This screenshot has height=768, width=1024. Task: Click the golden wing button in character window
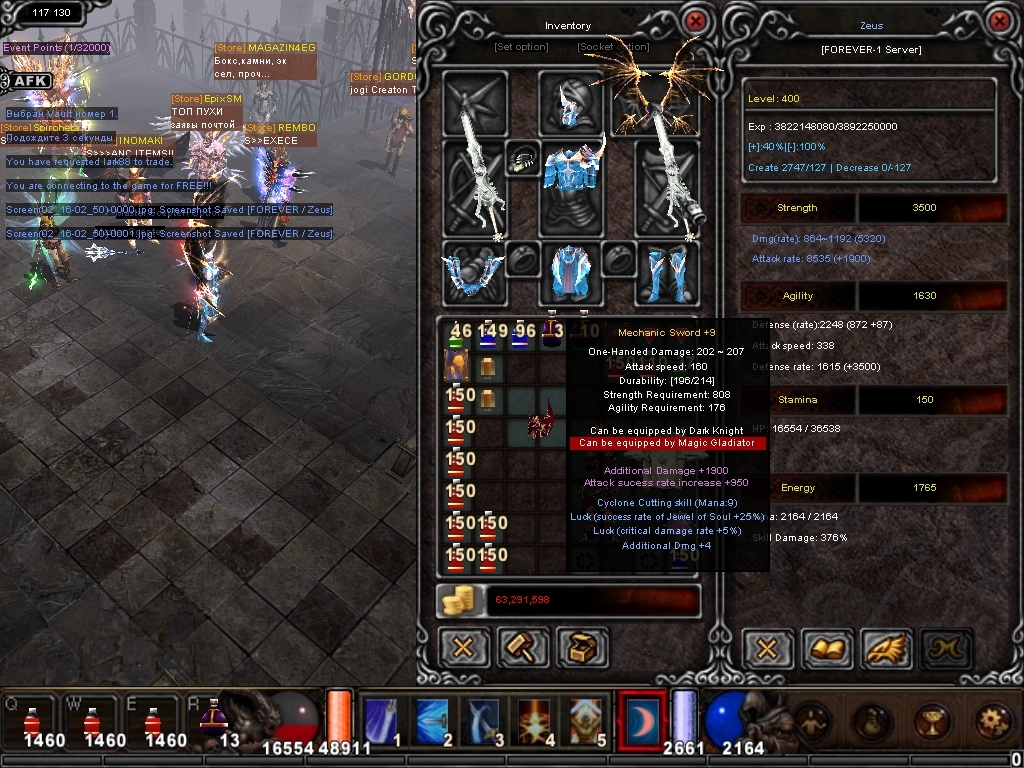885,648
